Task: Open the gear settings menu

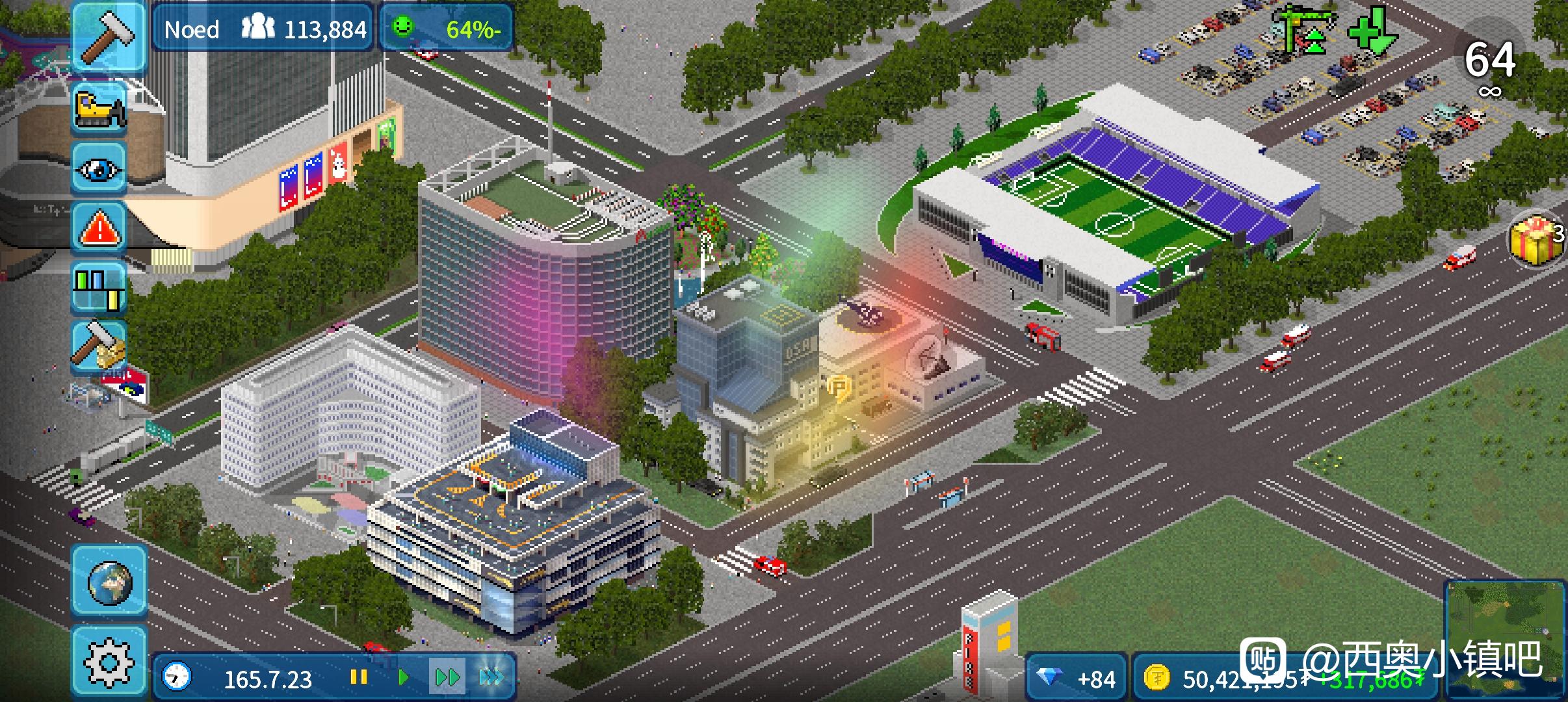Action: [x=109, y=663]
